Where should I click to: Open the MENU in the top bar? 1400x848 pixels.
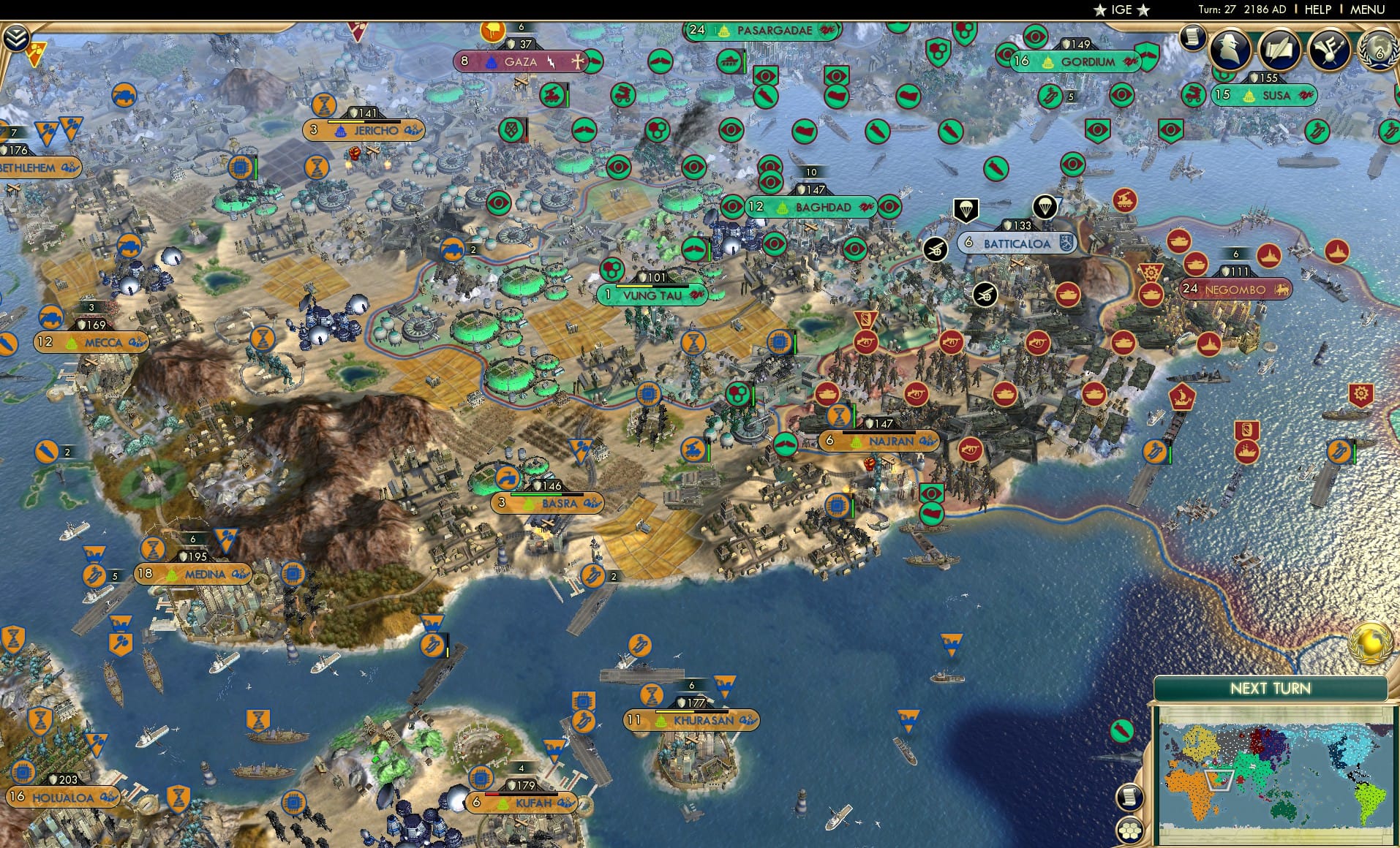[x=1368, y=10]
